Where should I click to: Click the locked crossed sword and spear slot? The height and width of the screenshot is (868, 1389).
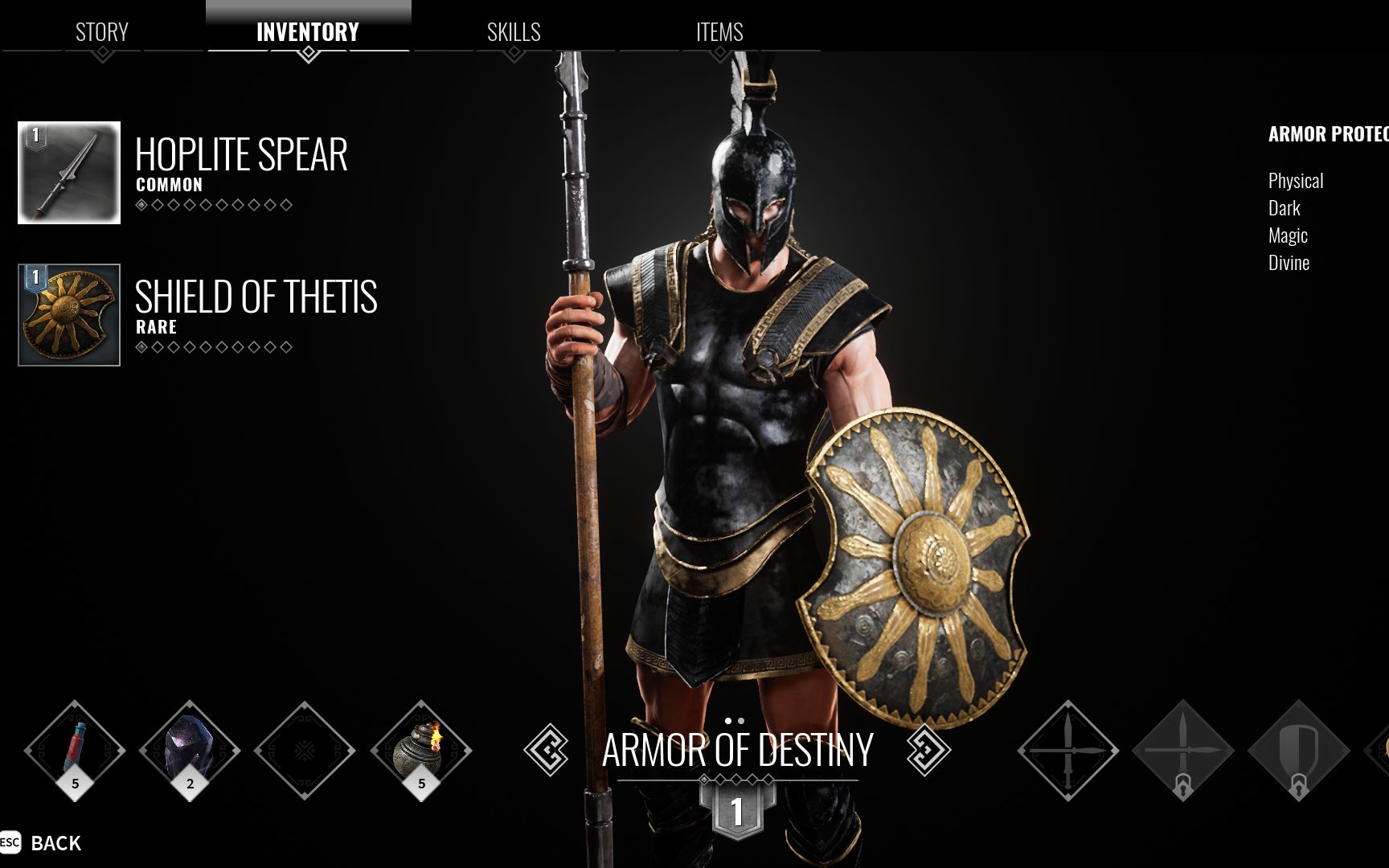(x=1182, y=750)
